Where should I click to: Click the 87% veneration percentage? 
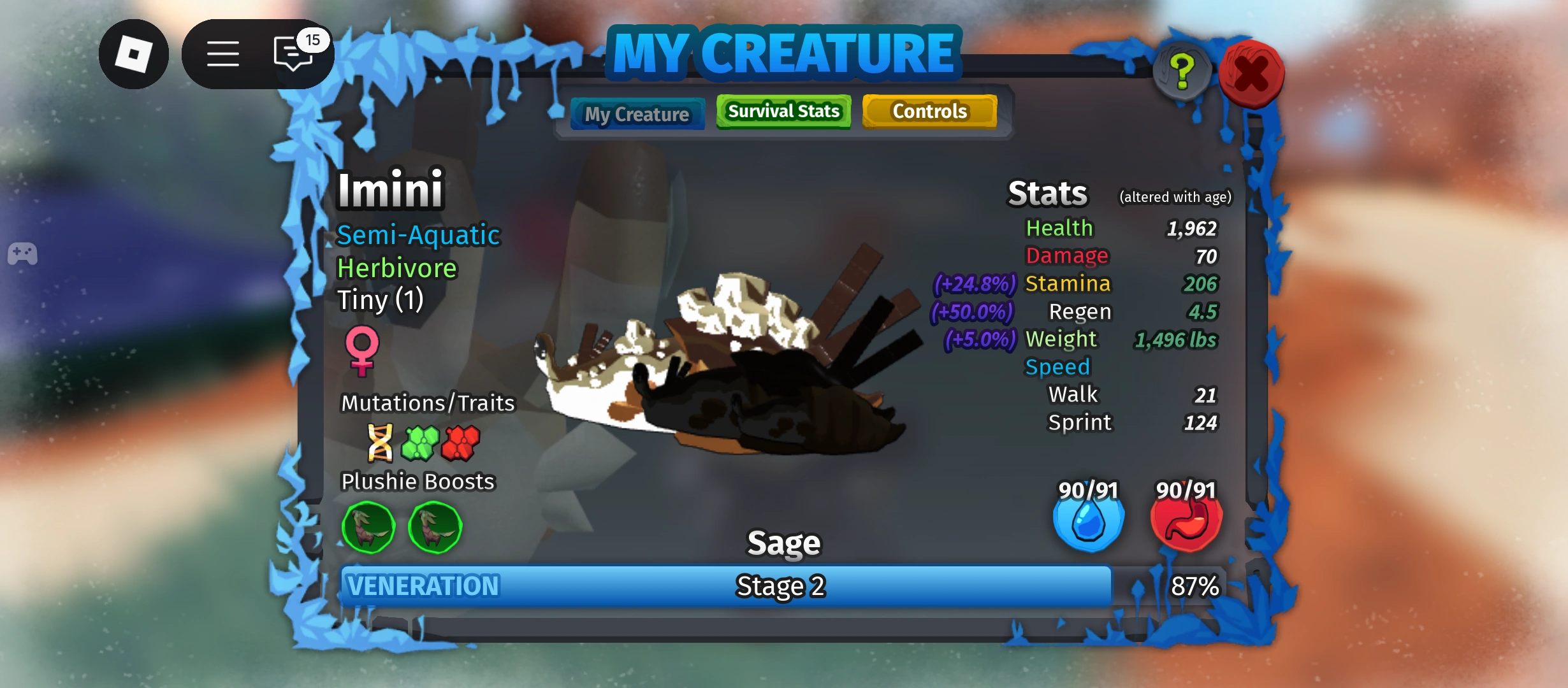tap(1196, 587)
